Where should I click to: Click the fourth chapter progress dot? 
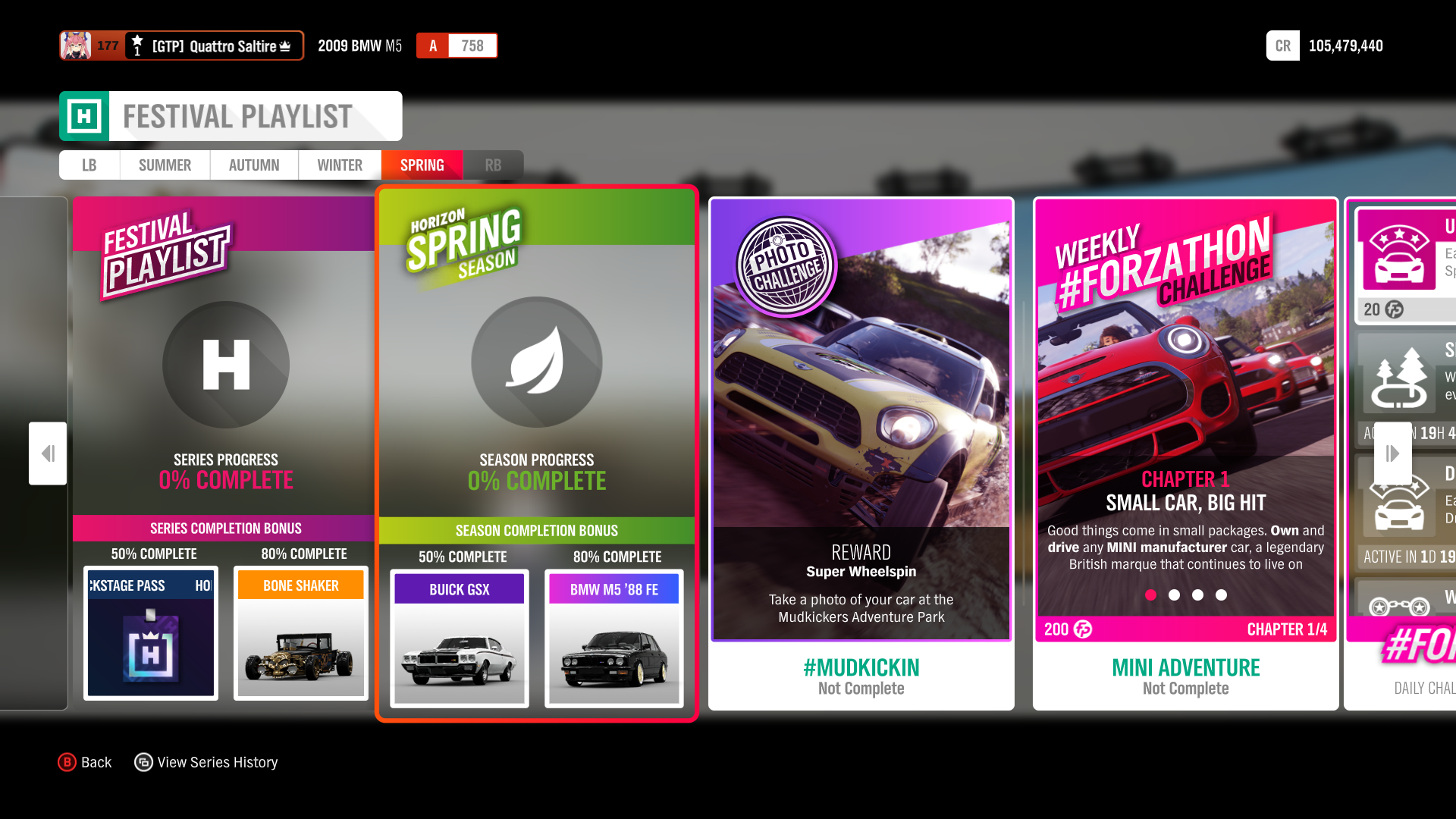pyautogui.click(x=1221, y=595)
